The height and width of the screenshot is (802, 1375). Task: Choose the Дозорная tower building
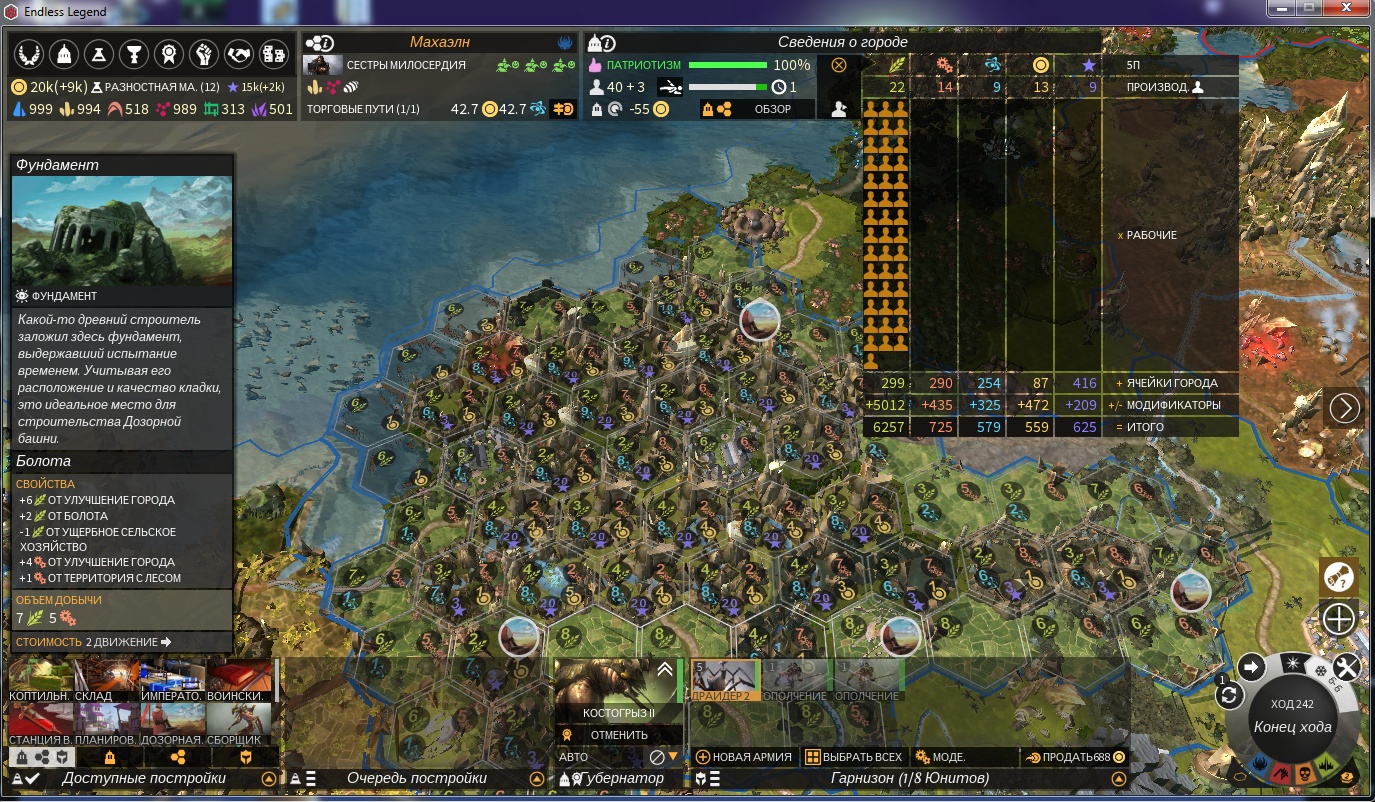coord(173,724)
